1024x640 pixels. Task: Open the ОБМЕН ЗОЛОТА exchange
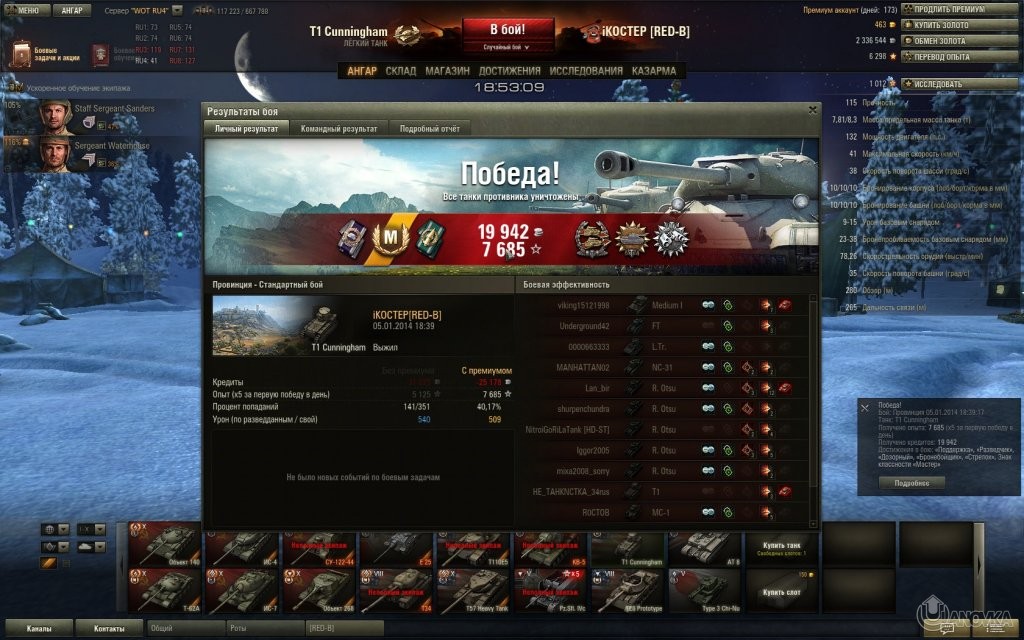pos(956,40)
